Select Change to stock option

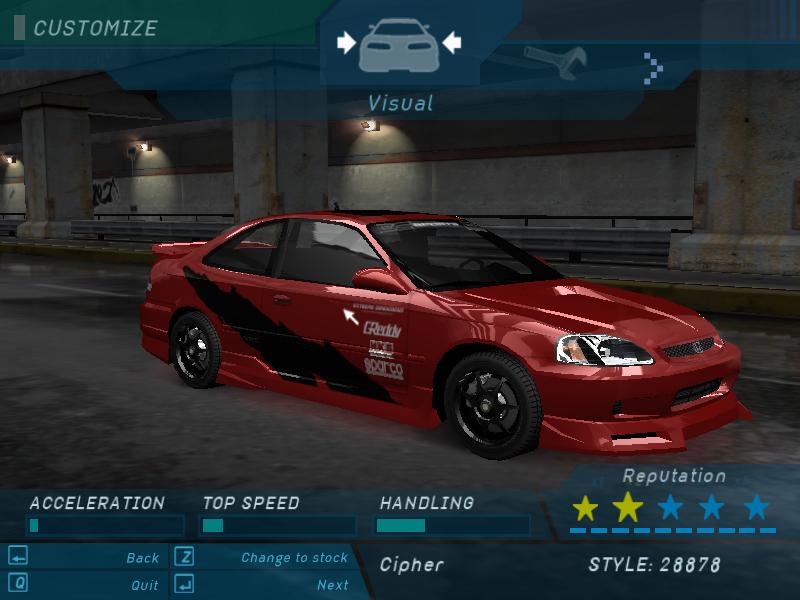click(x=294, y=558)
